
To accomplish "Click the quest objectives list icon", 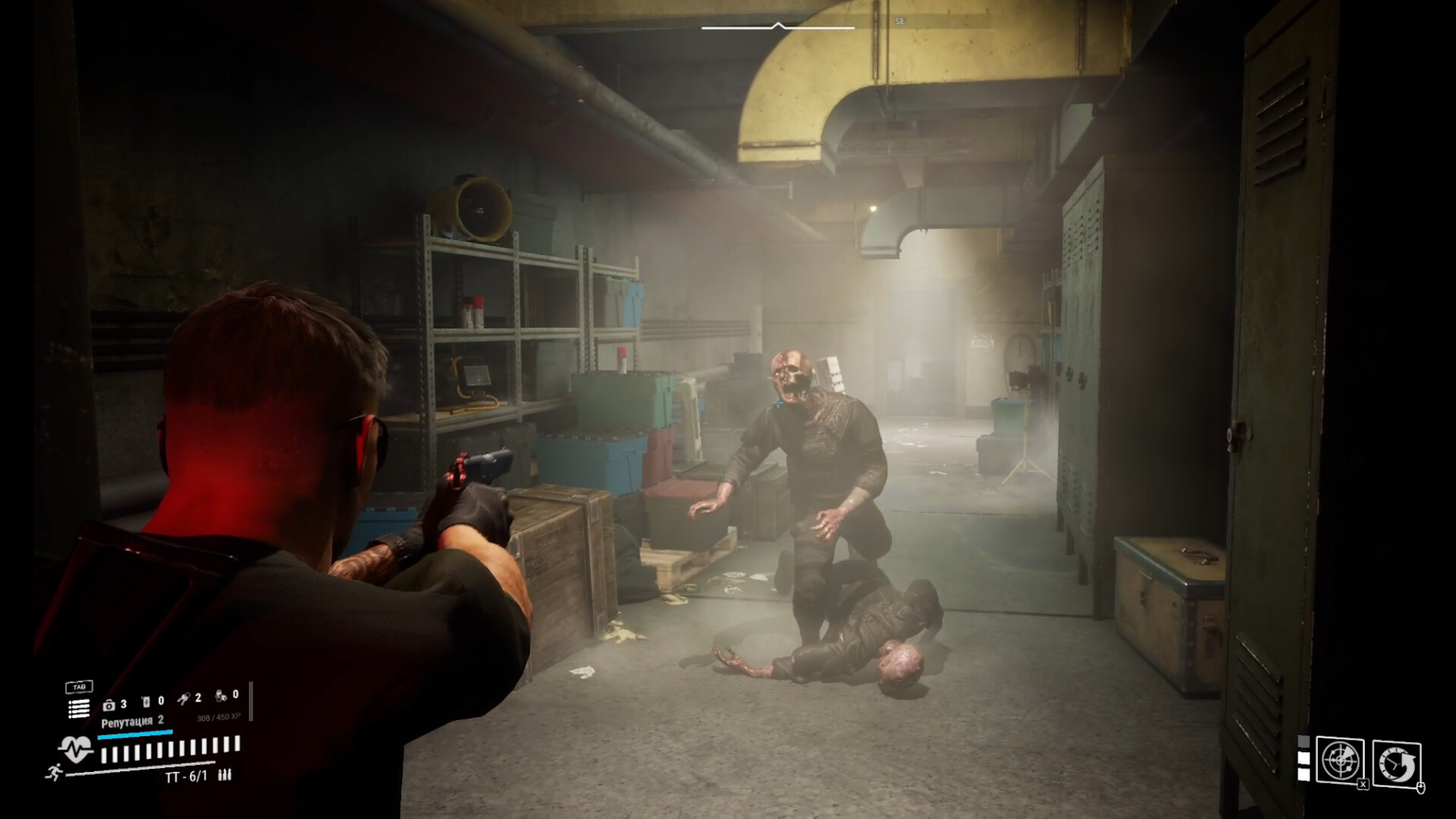I will click(x=78, y=709).
